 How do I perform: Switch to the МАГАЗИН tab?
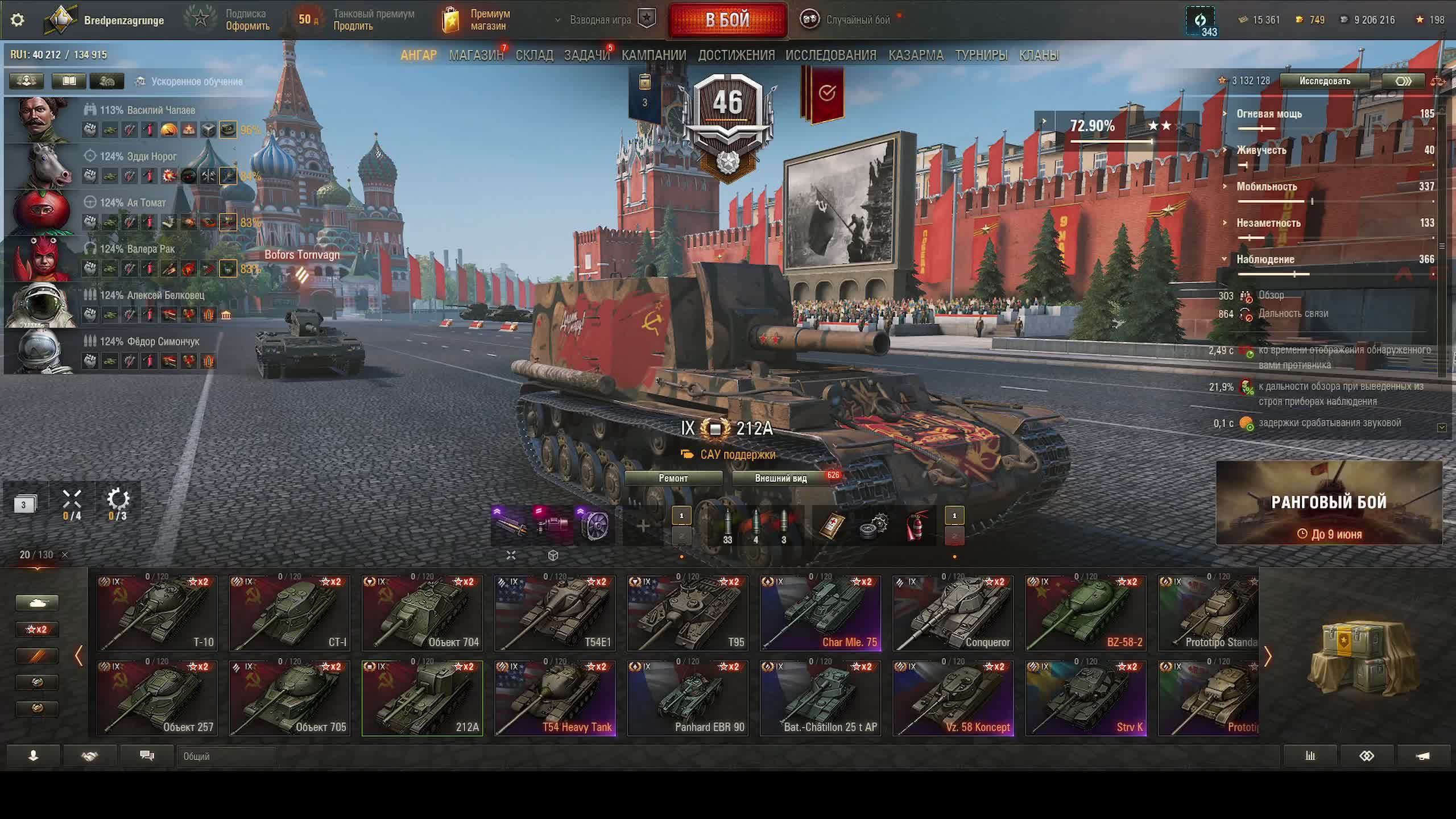click(476, 55)
